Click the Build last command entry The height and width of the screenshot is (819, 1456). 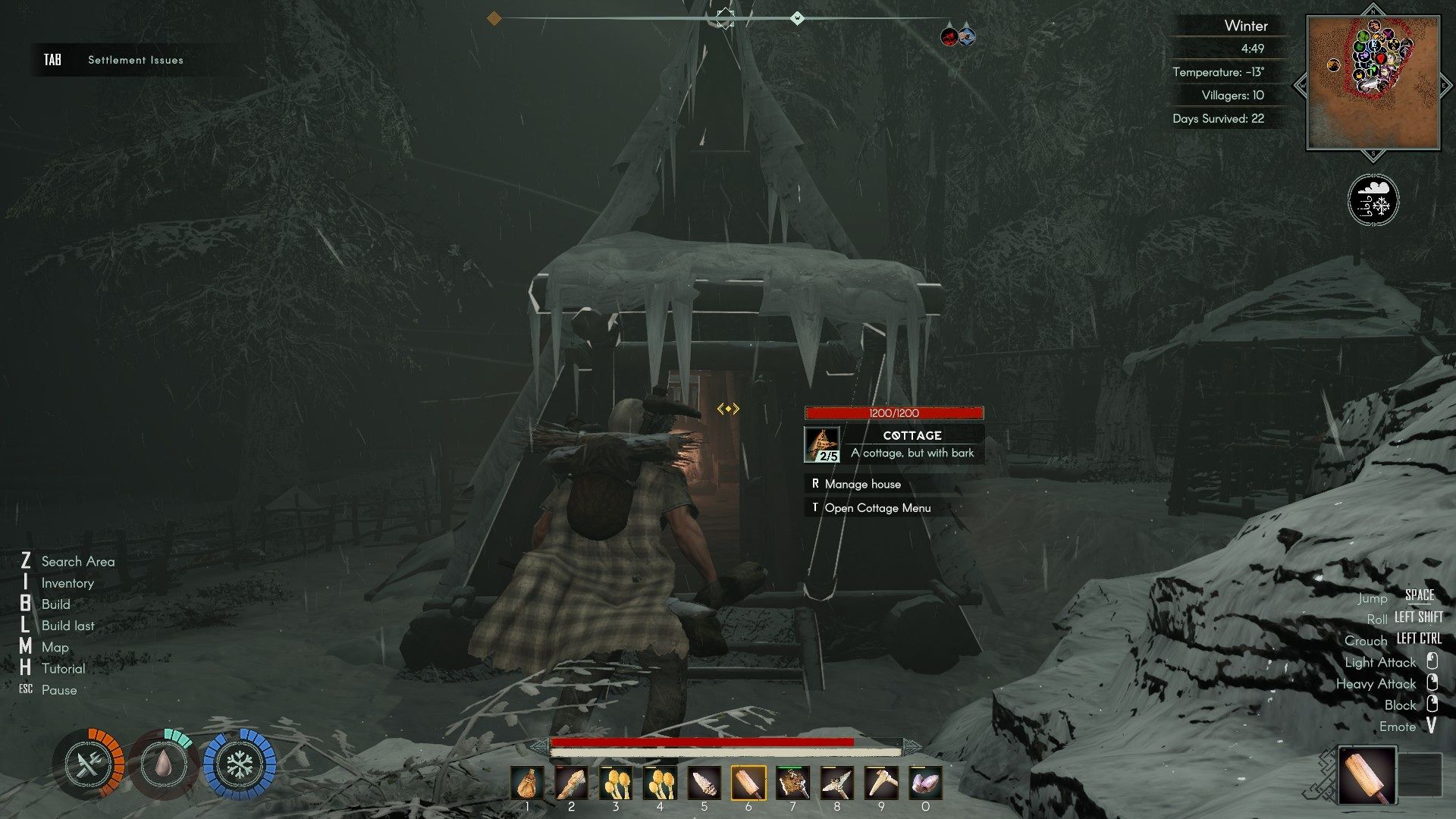click(x=67, y=626)
